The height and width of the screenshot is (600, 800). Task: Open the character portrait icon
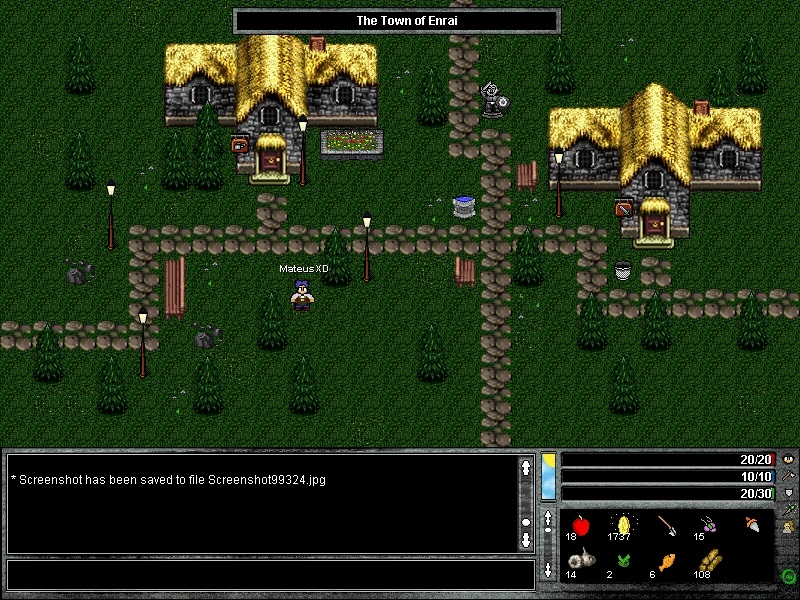[788, 527]
